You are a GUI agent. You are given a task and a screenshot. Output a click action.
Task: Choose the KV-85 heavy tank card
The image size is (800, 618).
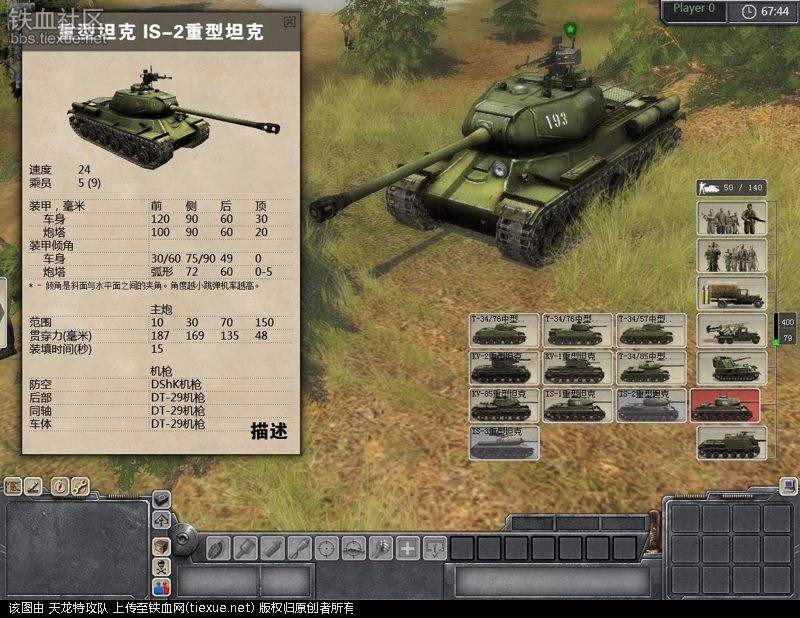click(505, 405)
